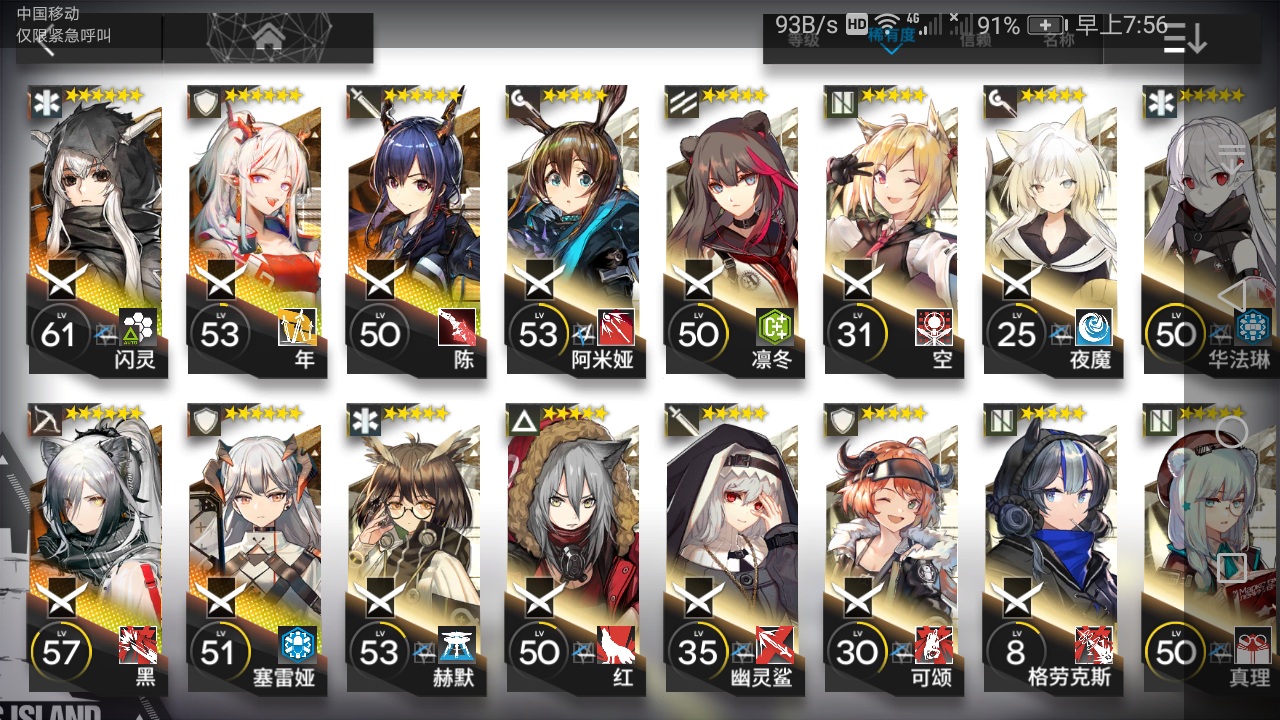Sort operators by name (名称)
The height and width of the screenshot is (720, 1280).
(1059, 40)
